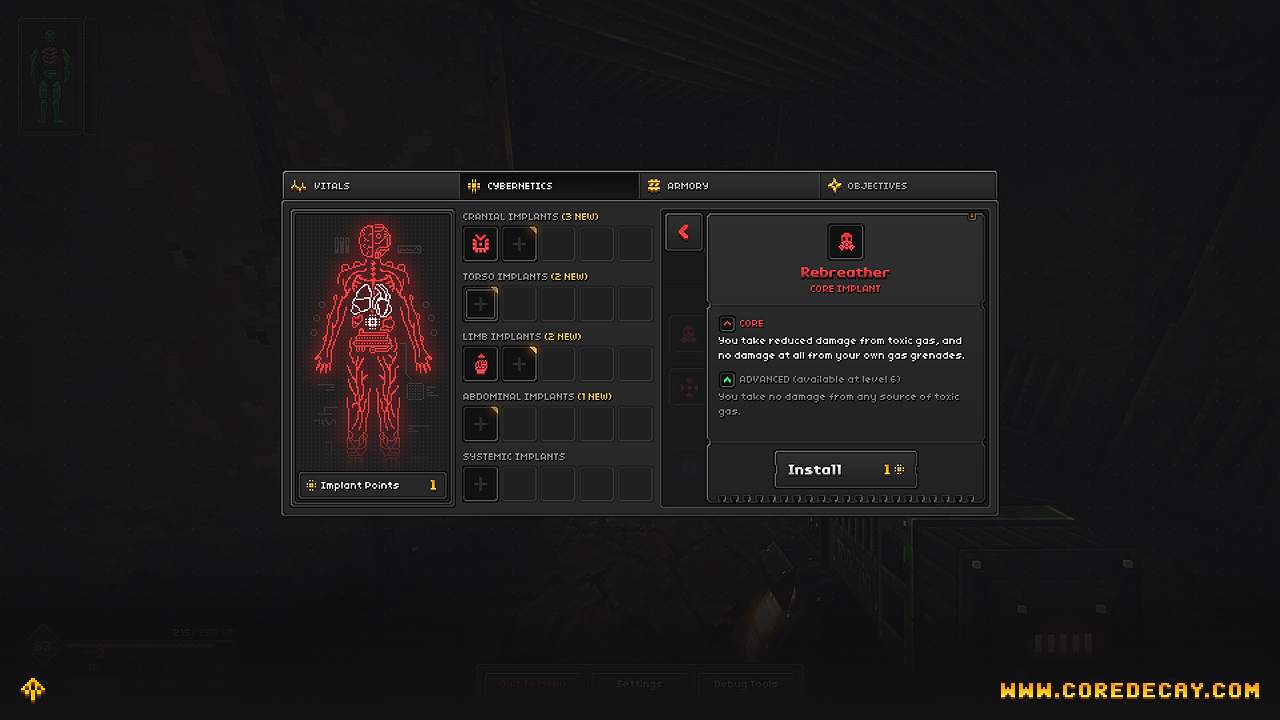The height and width of the screenshot is (720, 1280).
Task: Go back with the red arrow button
Action: (x=684, y=232)
